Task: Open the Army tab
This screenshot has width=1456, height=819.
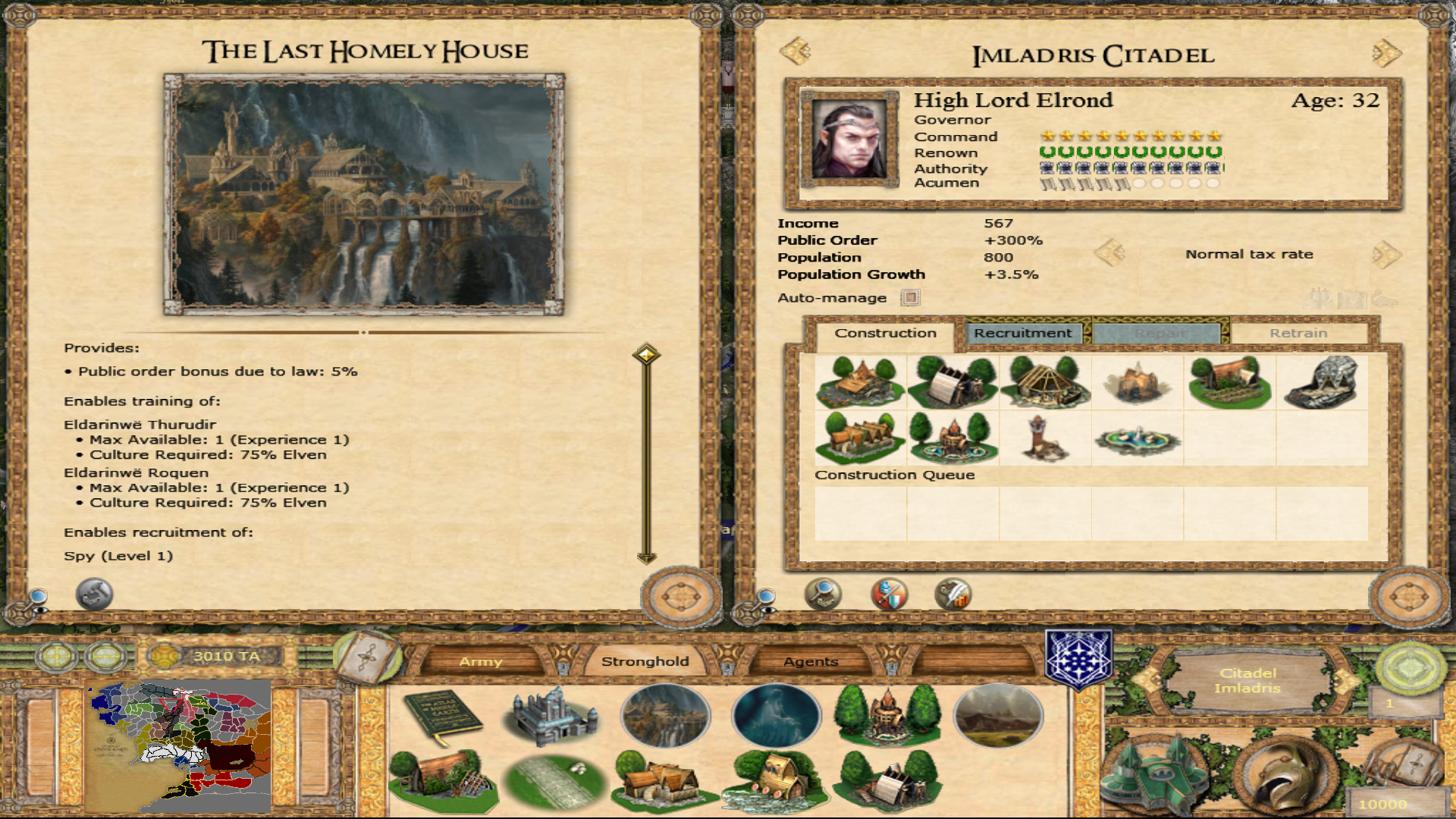Action: [481, 661]
